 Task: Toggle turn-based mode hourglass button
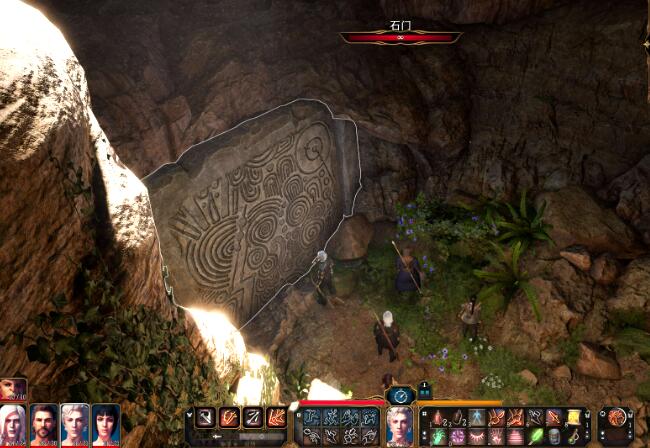tap(401, 396)
